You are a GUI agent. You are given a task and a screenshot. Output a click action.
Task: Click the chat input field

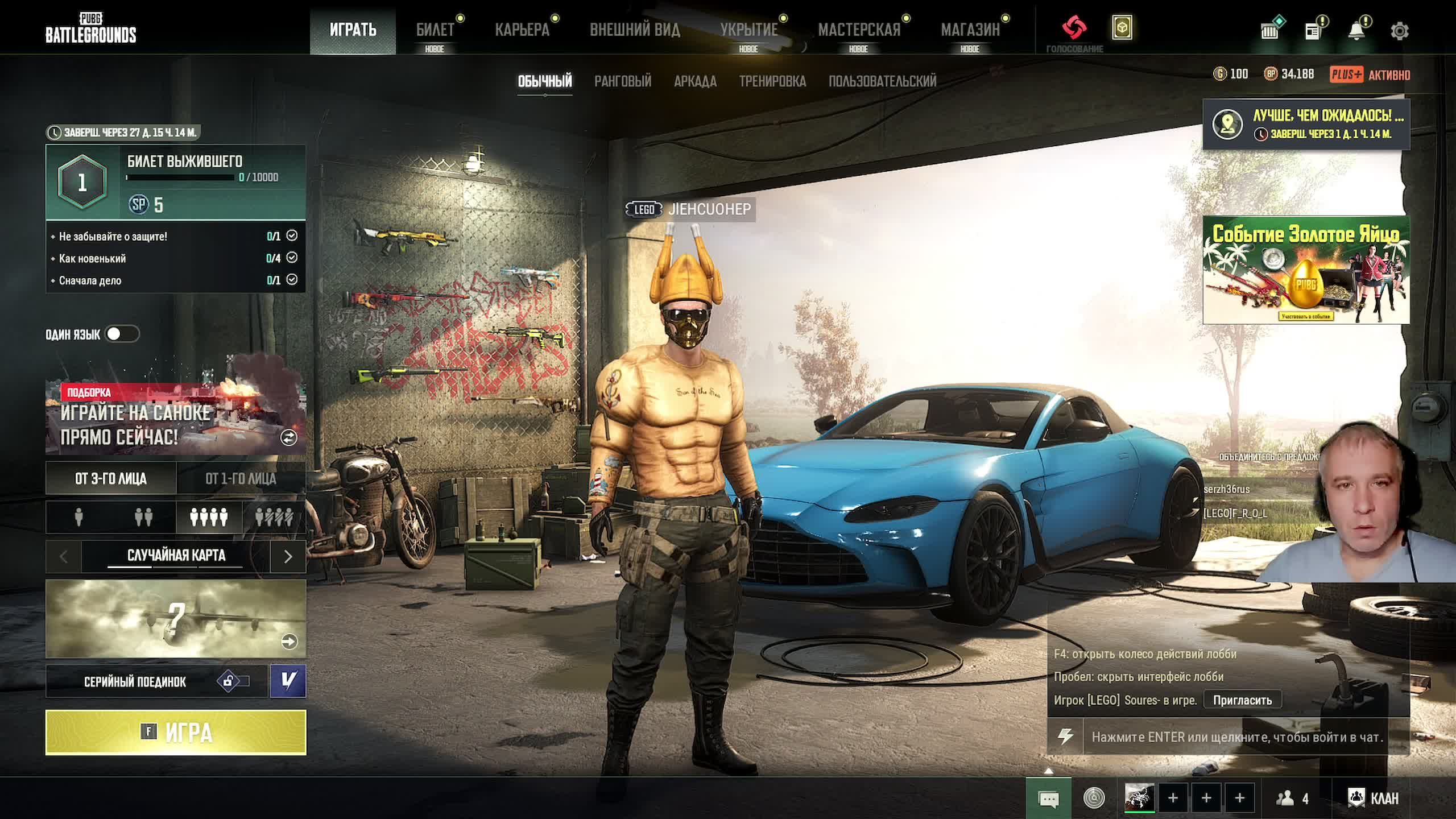point(1237,737)
